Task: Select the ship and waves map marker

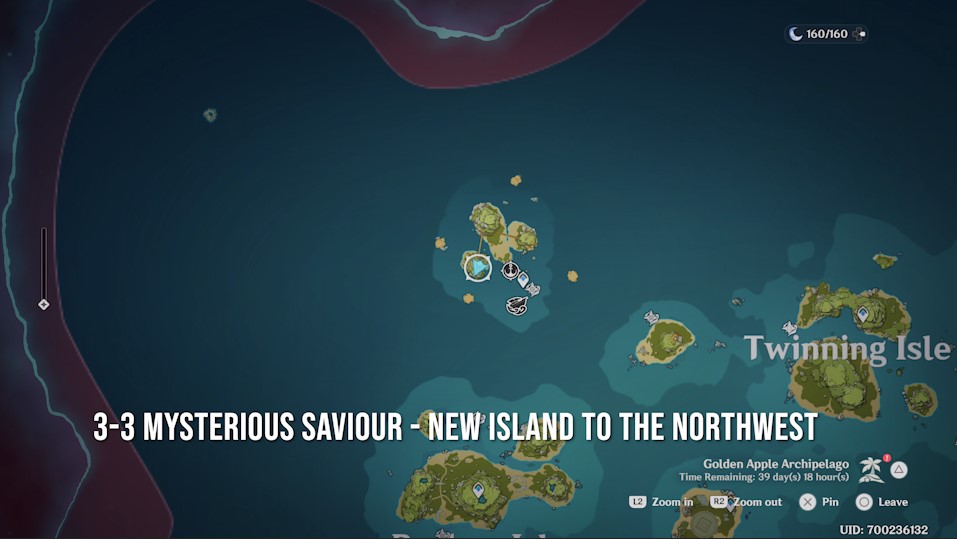Action: [x=517, y=304]
